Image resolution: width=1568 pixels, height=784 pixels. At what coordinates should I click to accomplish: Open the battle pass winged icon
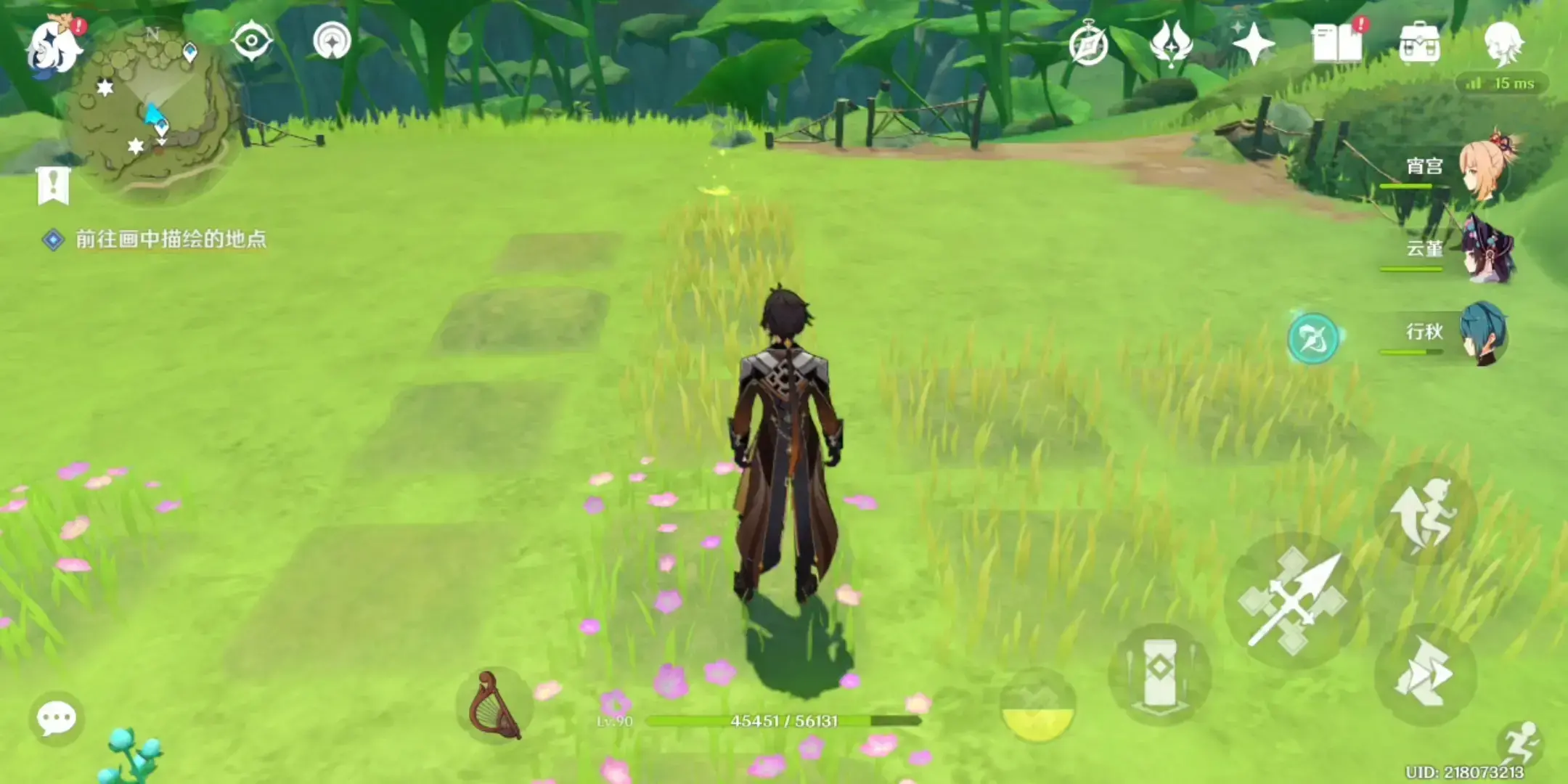pyautogui.click(x=1170, y=44)
